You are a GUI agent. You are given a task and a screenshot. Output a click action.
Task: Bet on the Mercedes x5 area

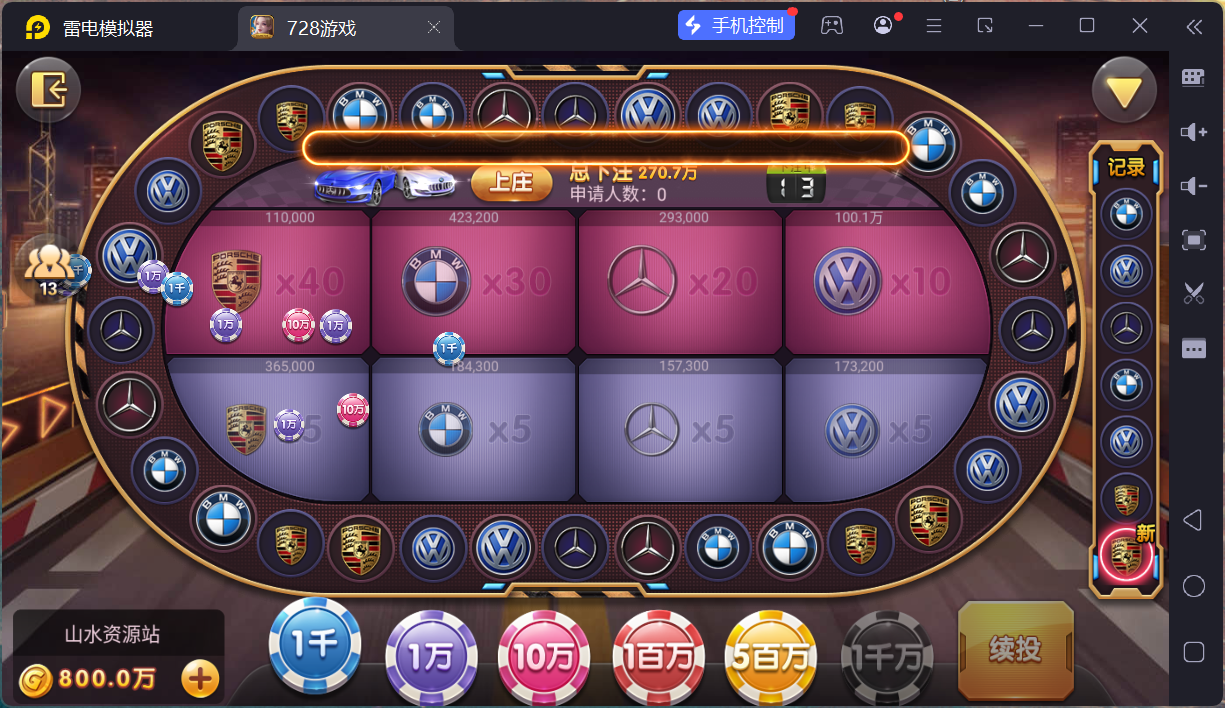(x=681, y=431)
